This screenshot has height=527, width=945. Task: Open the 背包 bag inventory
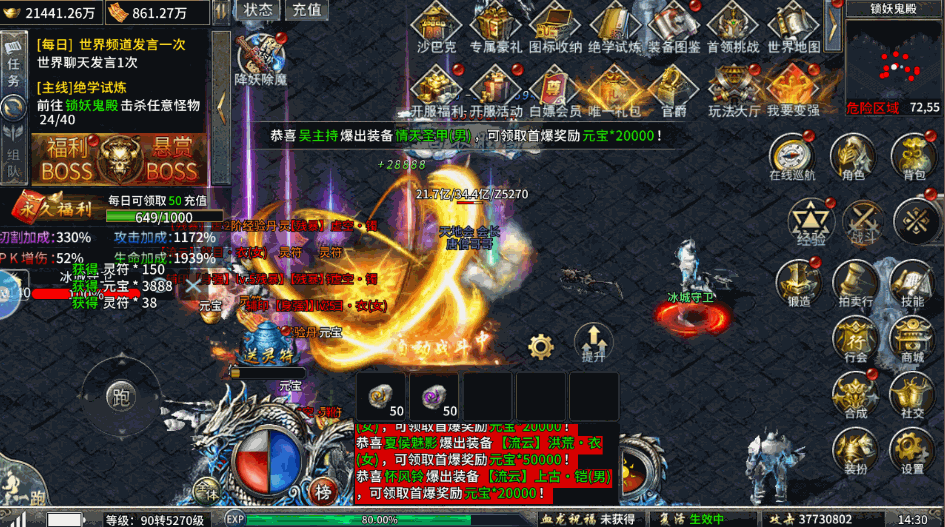[x=913, y=158]
